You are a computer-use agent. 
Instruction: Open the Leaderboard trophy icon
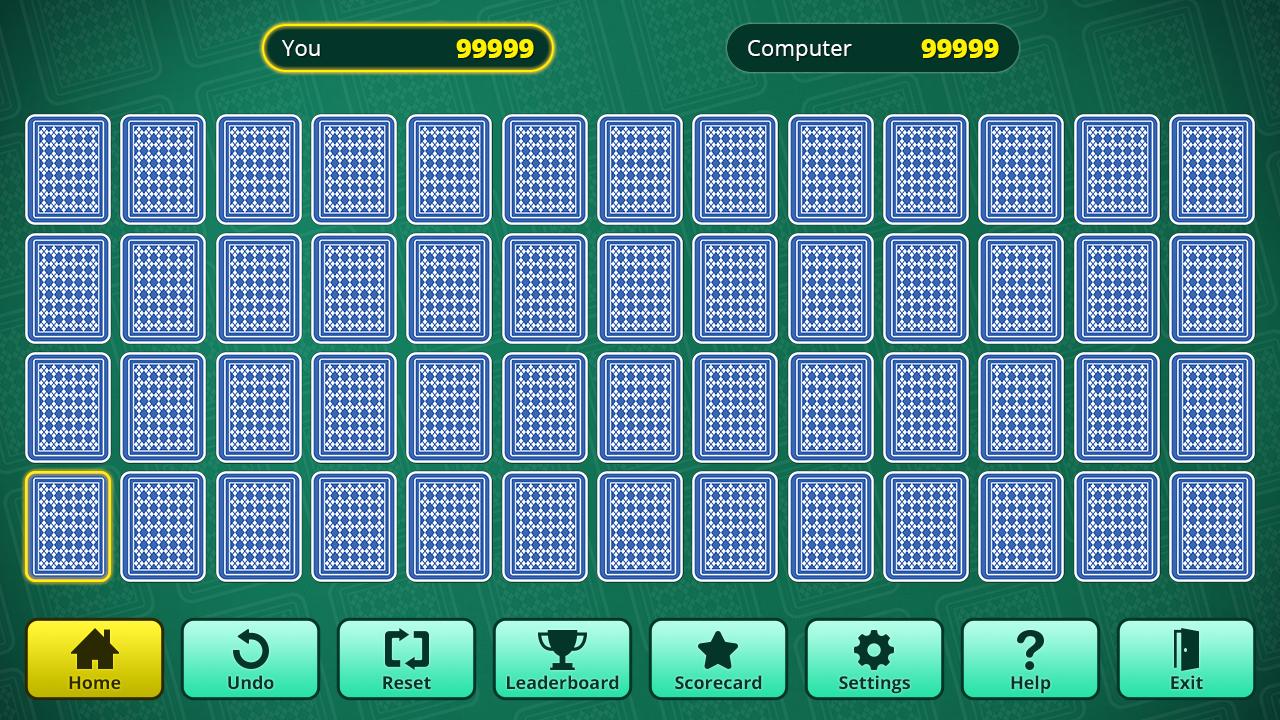562,648
